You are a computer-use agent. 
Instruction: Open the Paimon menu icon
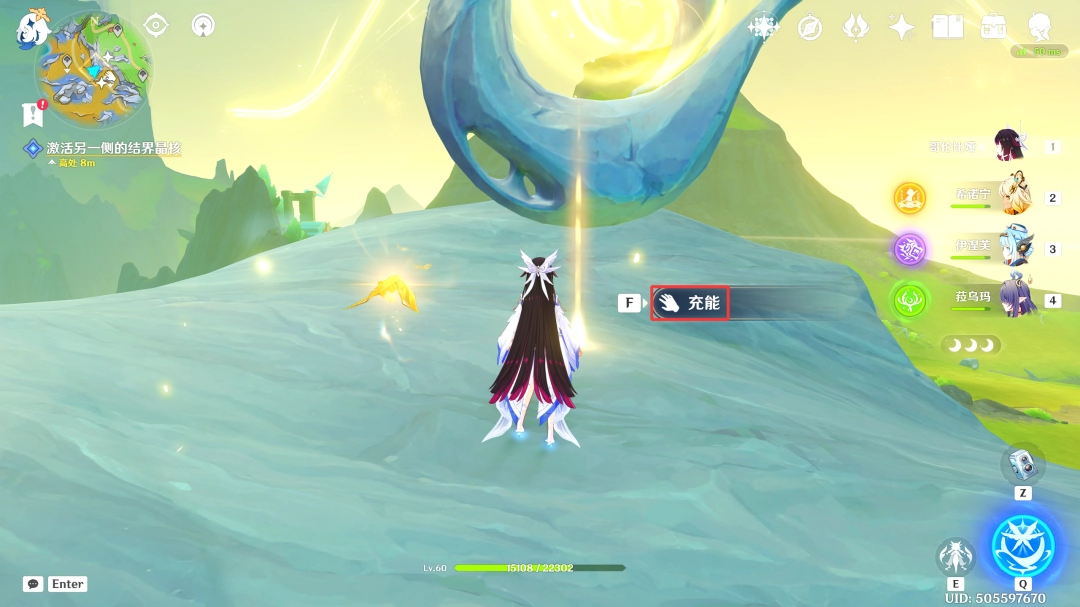33,28
